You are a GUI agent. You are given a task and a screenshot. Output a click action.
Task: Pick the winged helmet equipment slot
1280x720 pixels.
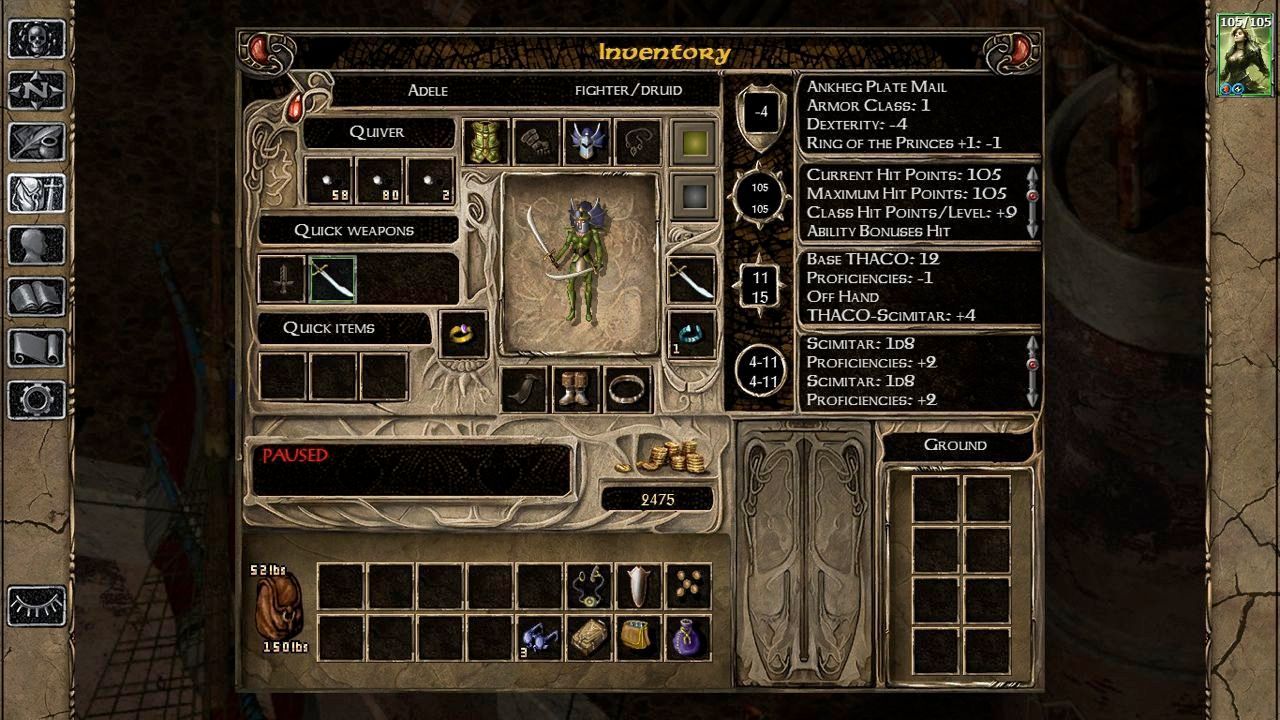coord(587,142)
